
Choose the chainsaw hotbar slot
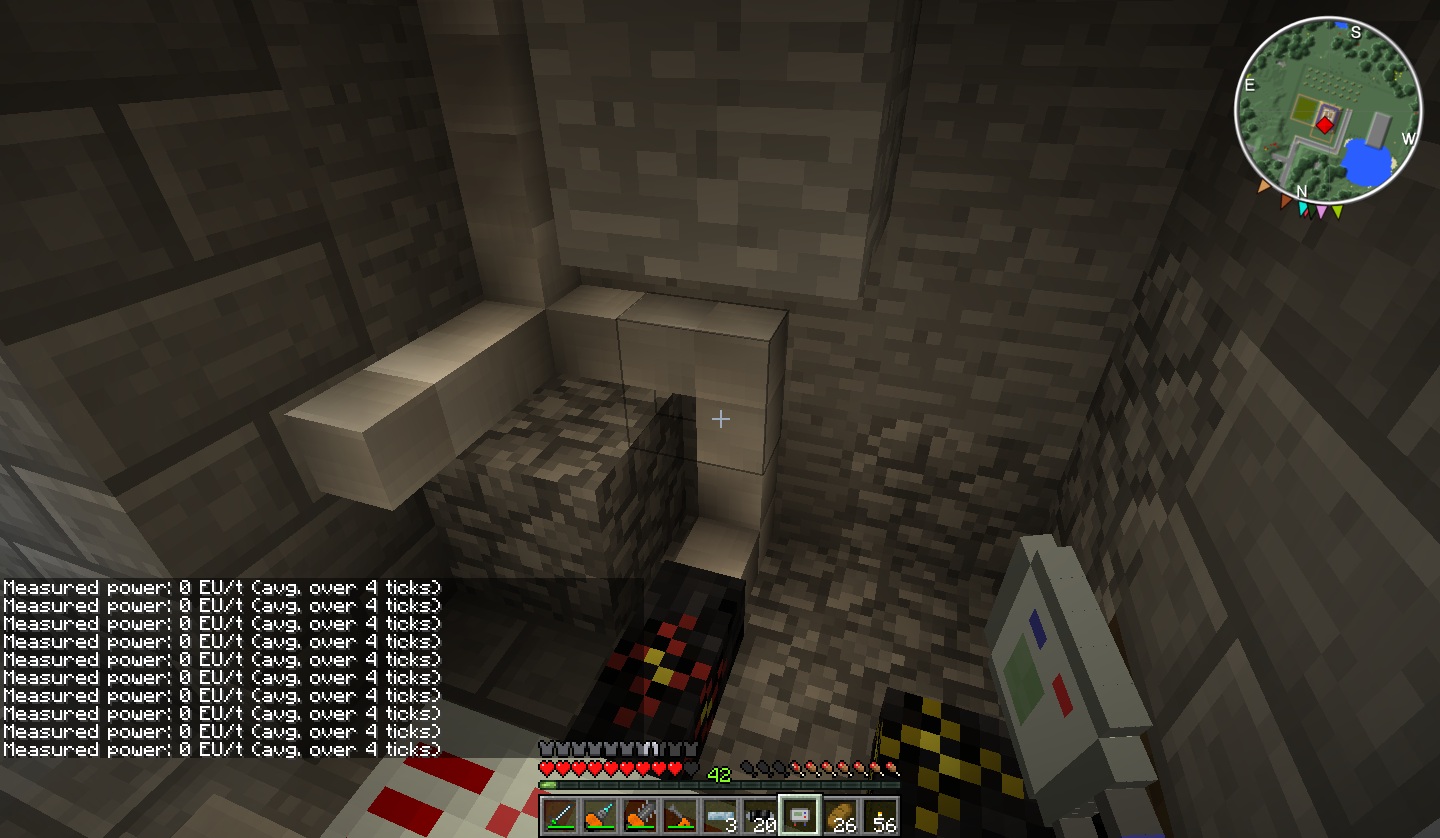640,816
